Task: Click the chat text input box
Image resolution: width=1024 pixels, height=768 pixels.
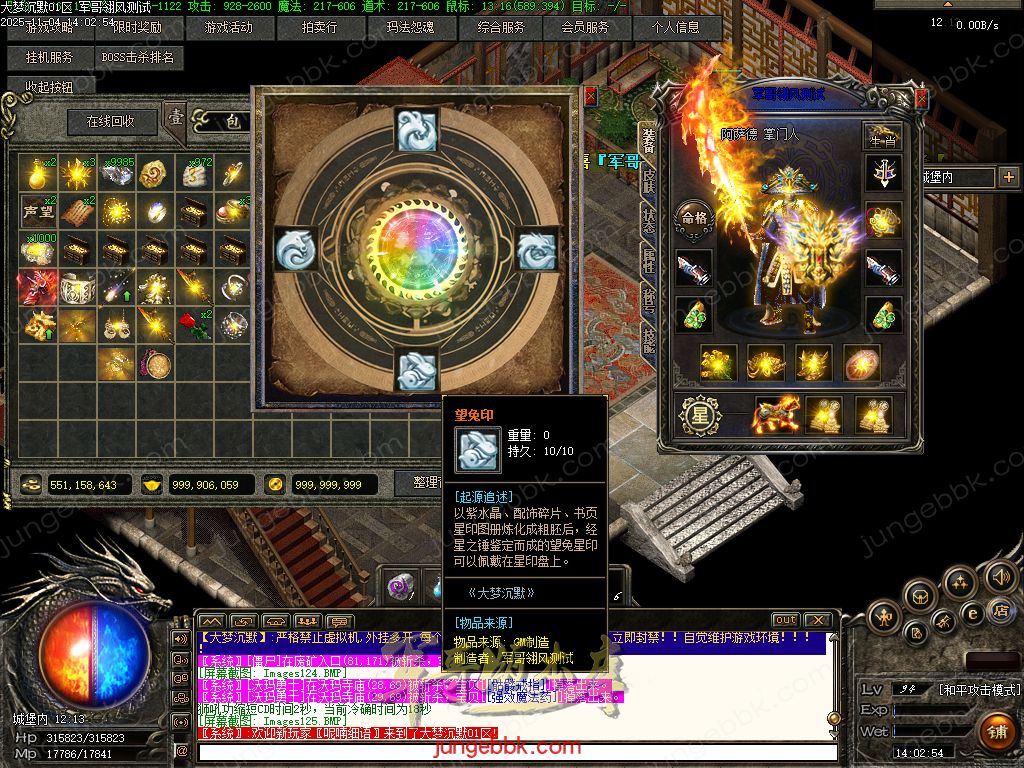Action: (515, 751)
